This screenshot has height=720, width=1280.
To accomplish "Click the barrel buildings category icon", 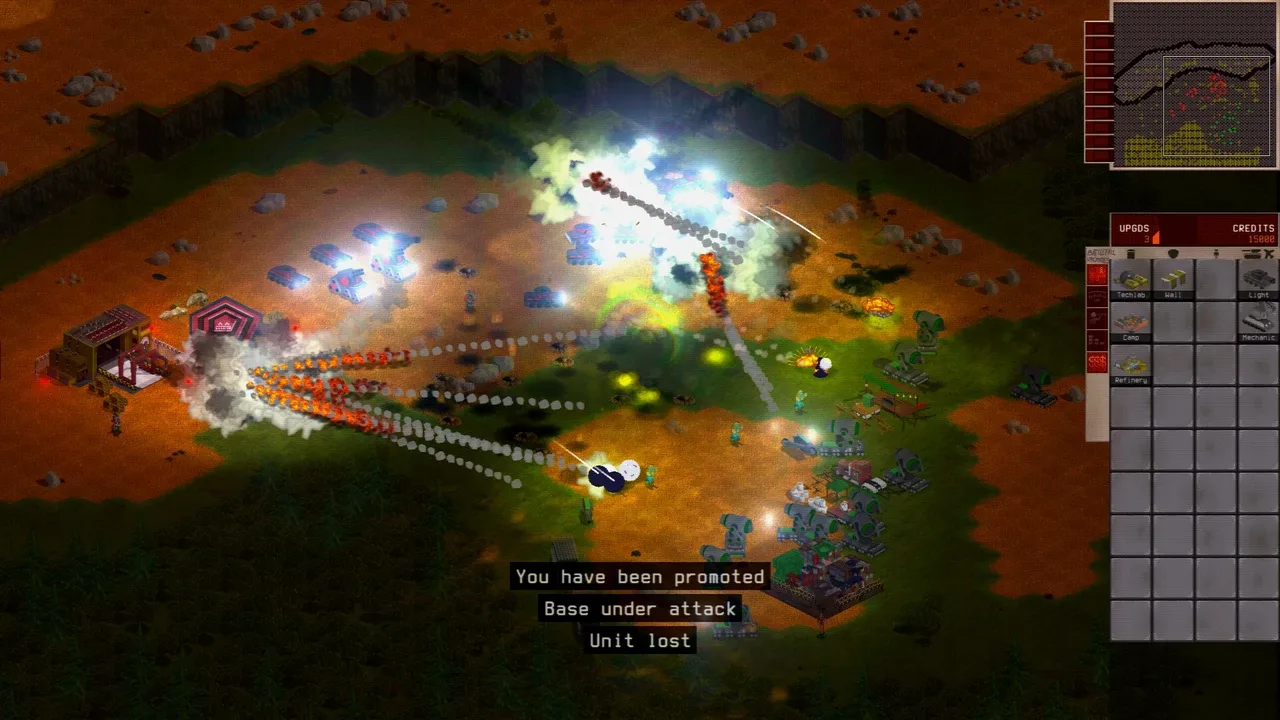I will coord(1131,252).
